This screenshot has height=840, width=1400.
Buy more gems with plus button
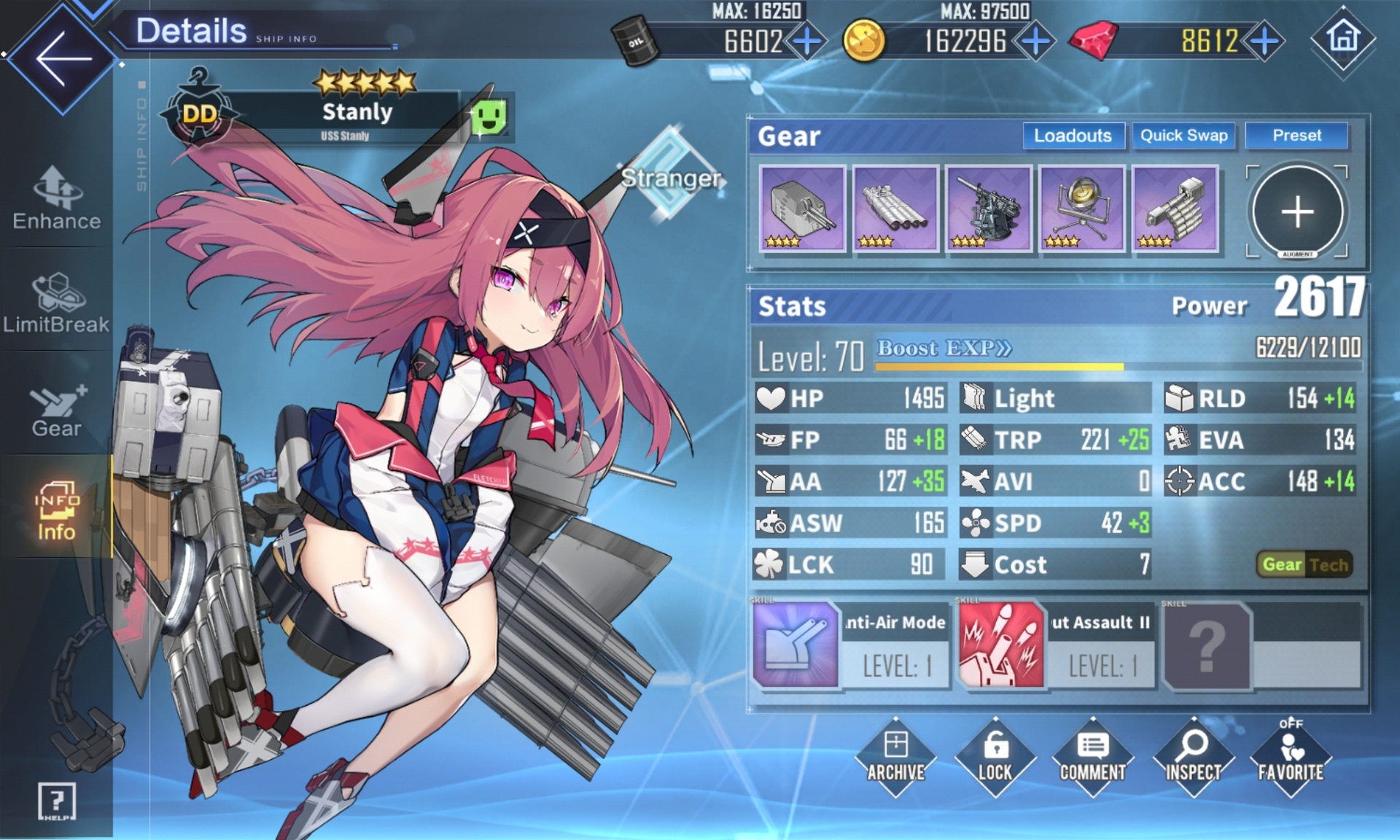[1264, 41]
